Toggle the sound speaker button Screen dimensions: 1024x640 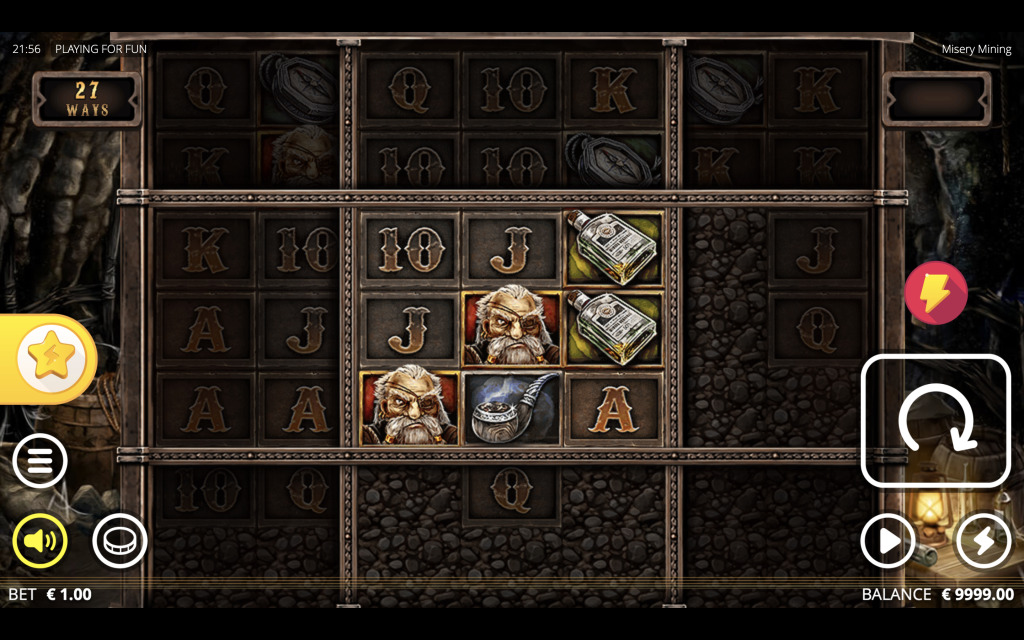[x=40, y=541]
